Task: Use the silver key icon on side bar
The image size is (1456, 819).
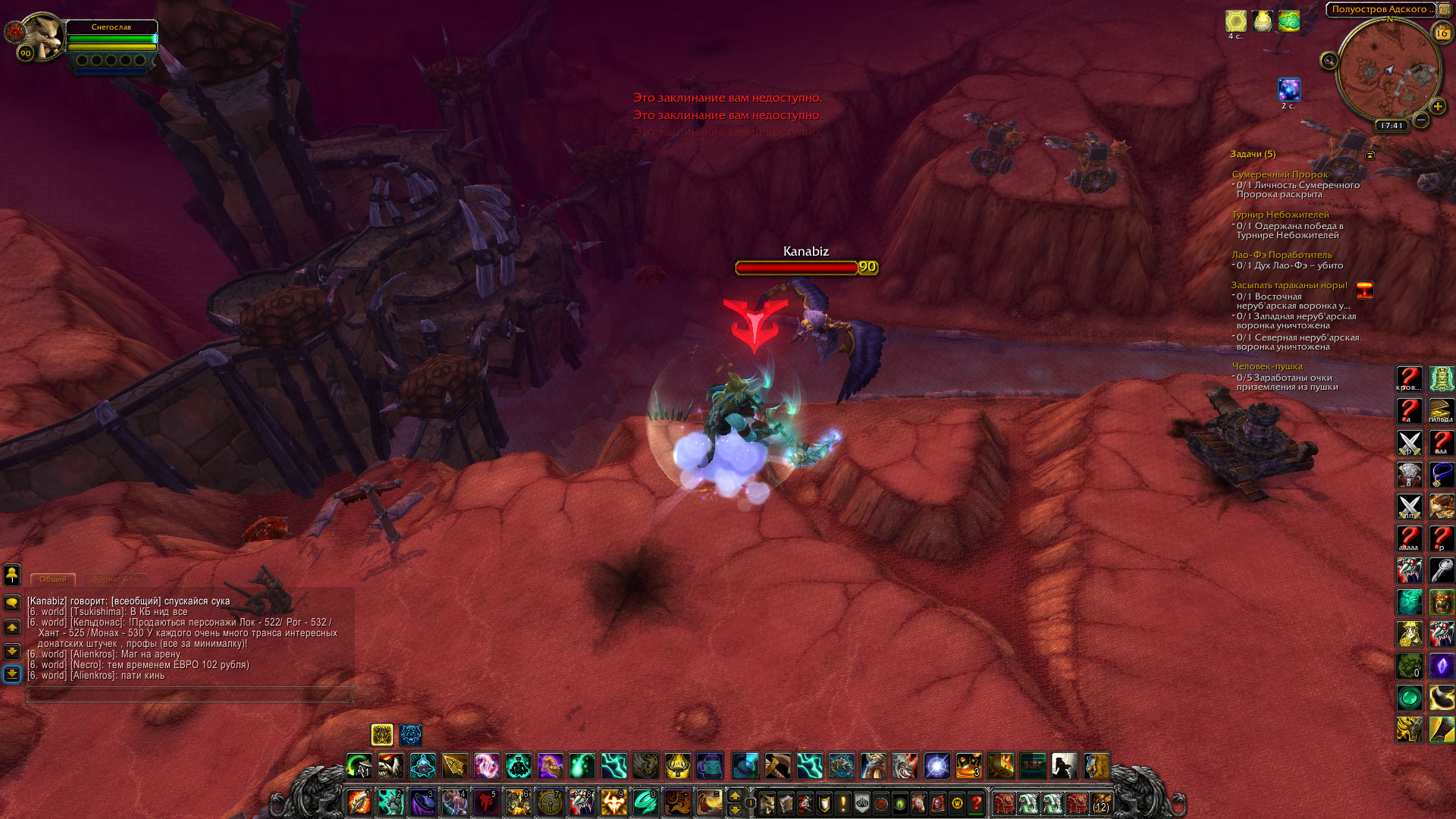Action: 1441,570
